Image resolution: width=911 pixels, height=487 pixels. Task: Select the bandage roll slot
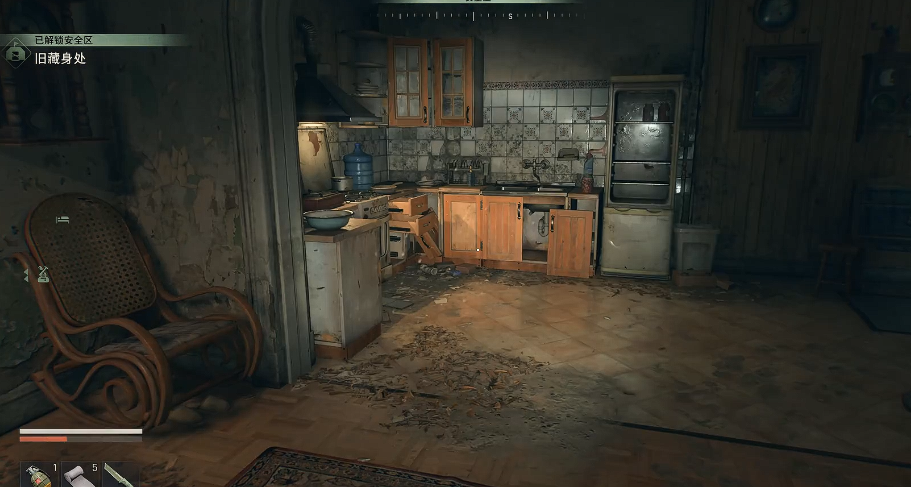coord(77,475)
